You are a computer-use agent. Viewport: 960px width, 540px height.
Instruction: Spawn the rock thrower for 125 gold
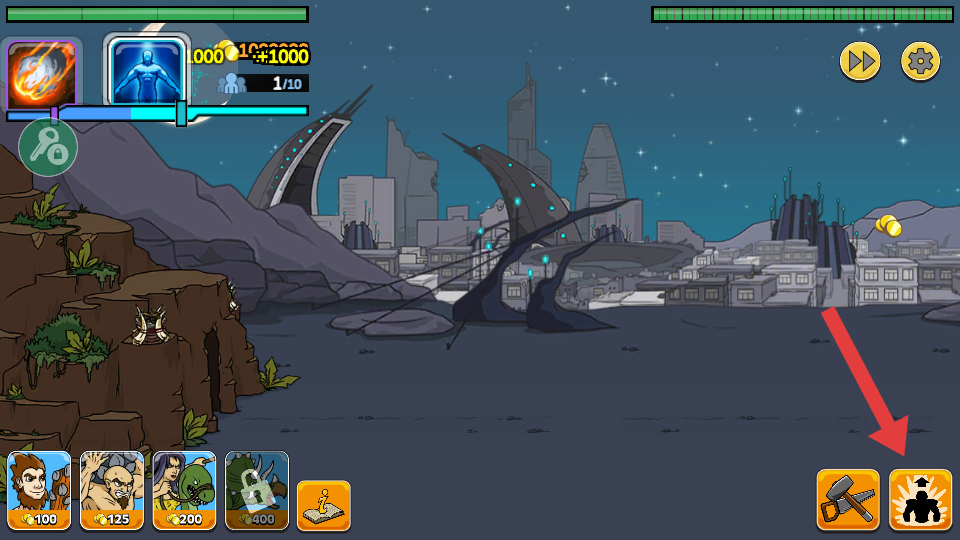112,490
